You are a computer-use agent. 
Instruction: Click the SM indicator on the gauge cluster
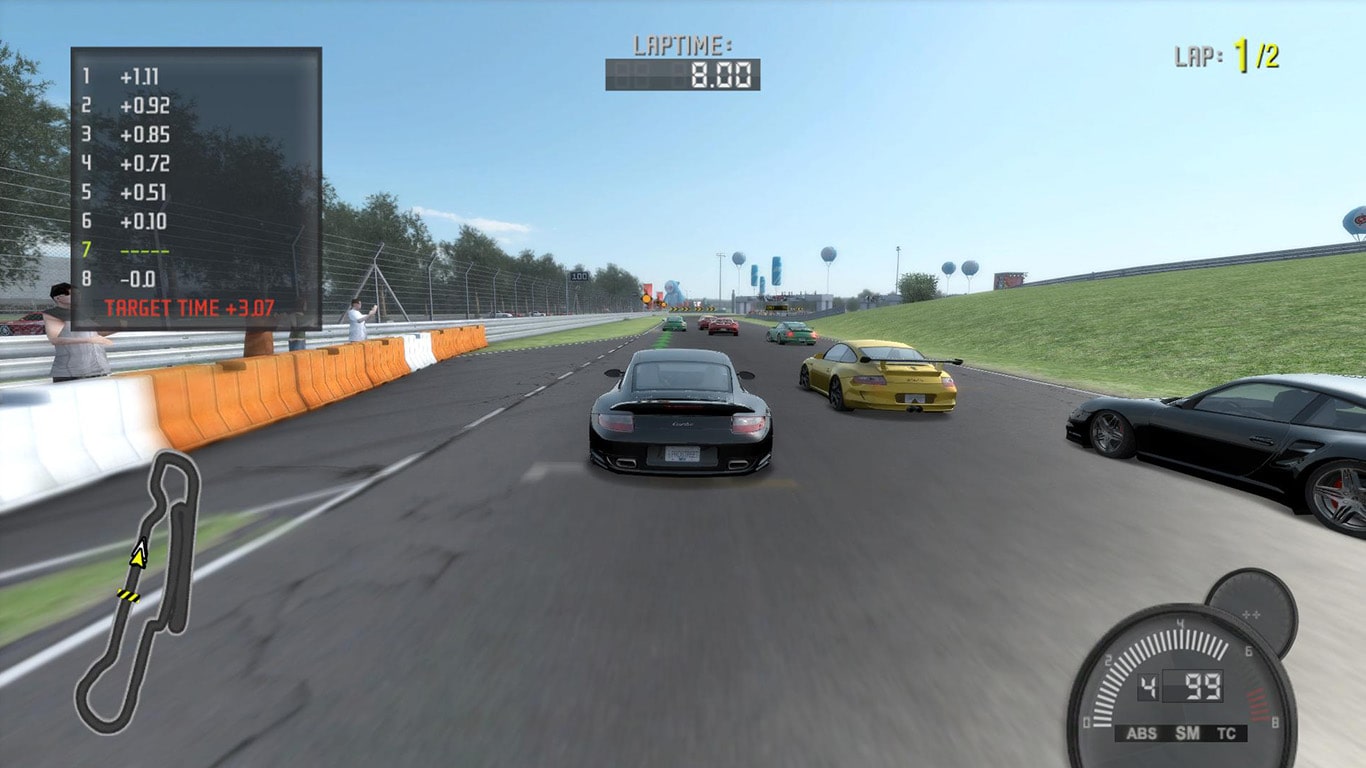1187,732
